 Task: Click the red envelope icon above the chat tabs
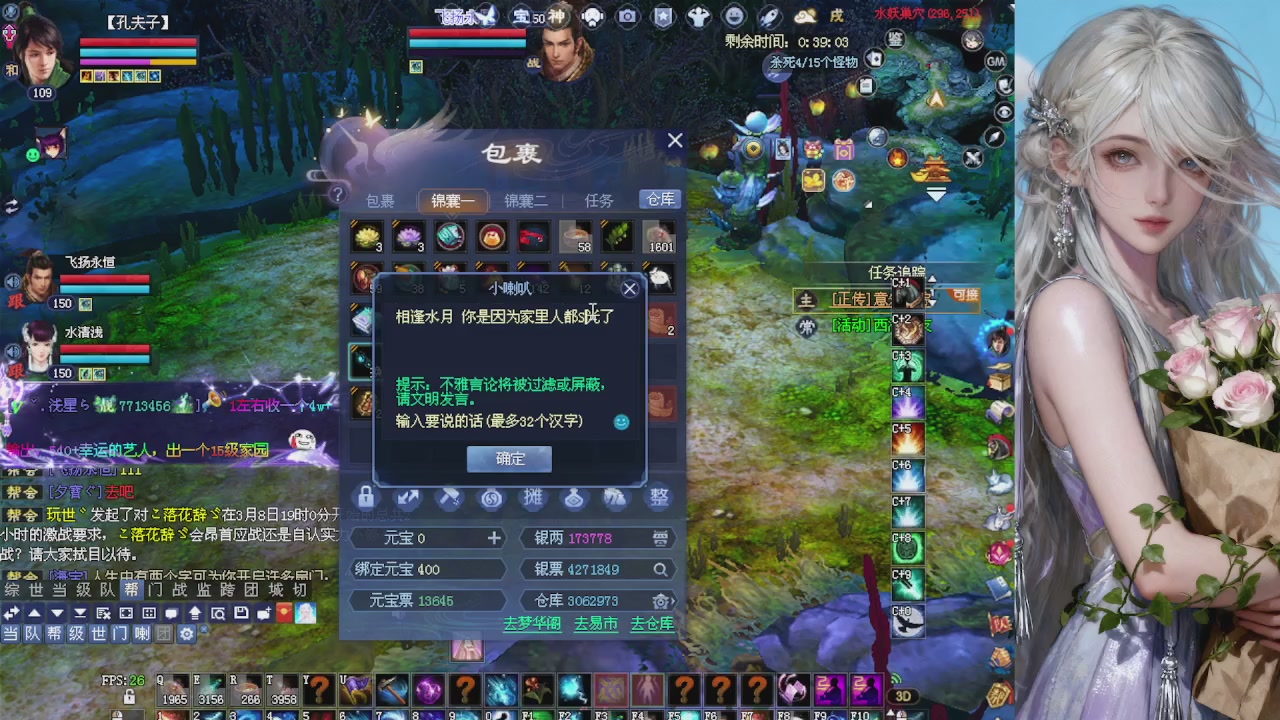click(x=283, y=612)
